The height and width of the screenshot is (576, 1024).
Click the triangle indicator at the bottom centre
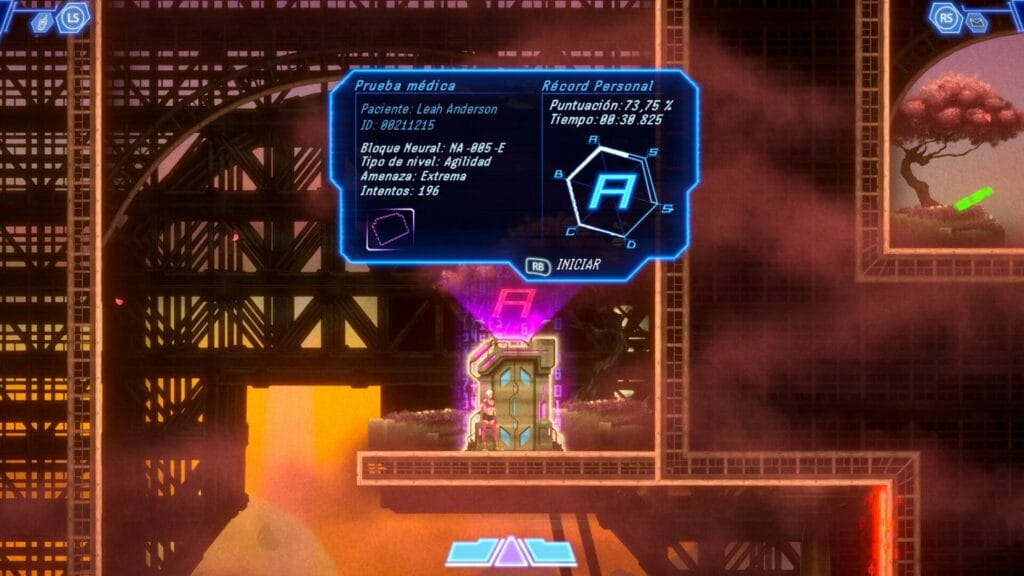(x=511, y=552)
